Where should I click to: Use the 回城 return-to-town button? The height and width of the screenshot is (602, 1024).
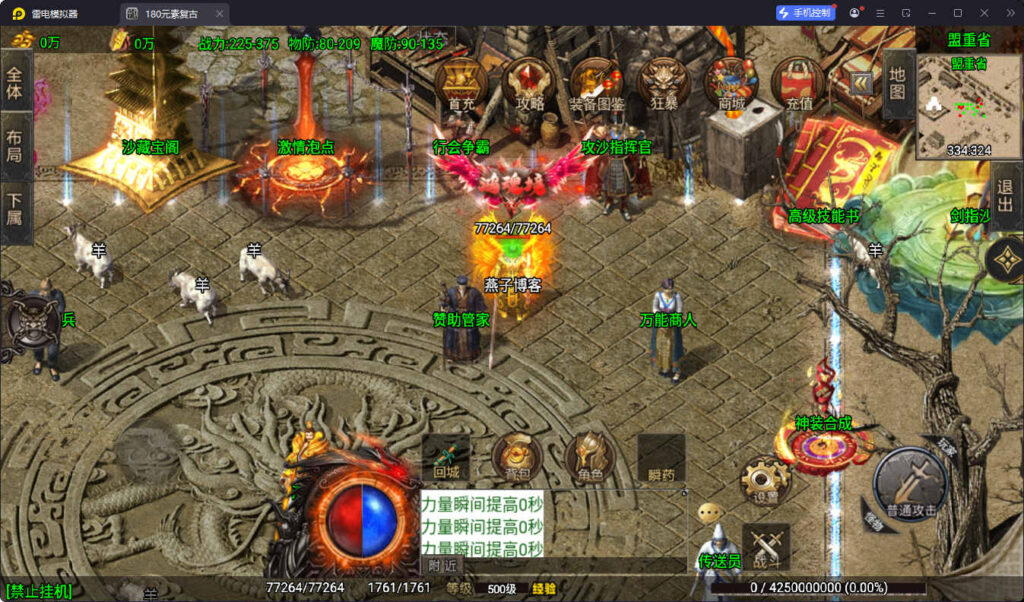pos(446,458)
